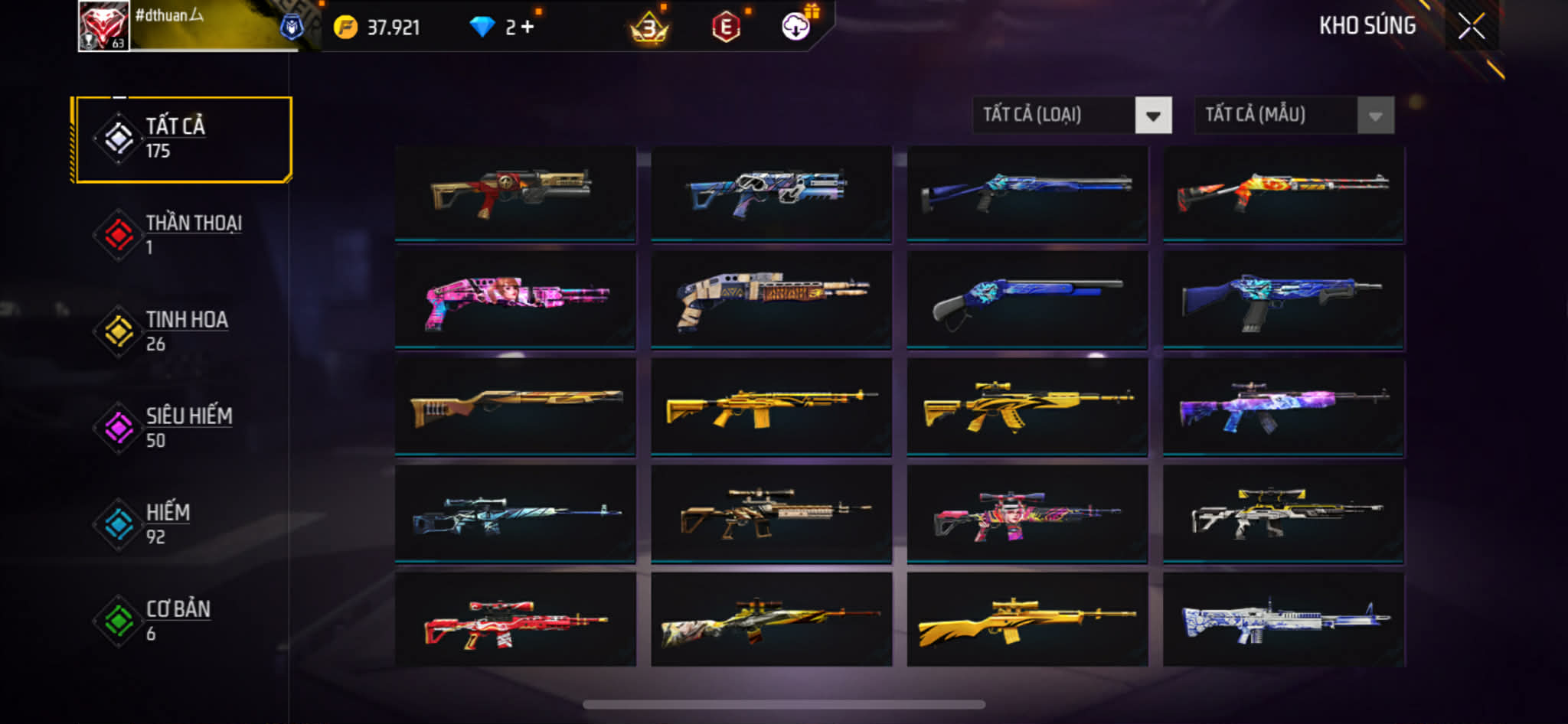Image resolution: width=1568 pixels, height=724 pixels.
Task: Open the player profile avatar
Action: coord(103,26)
